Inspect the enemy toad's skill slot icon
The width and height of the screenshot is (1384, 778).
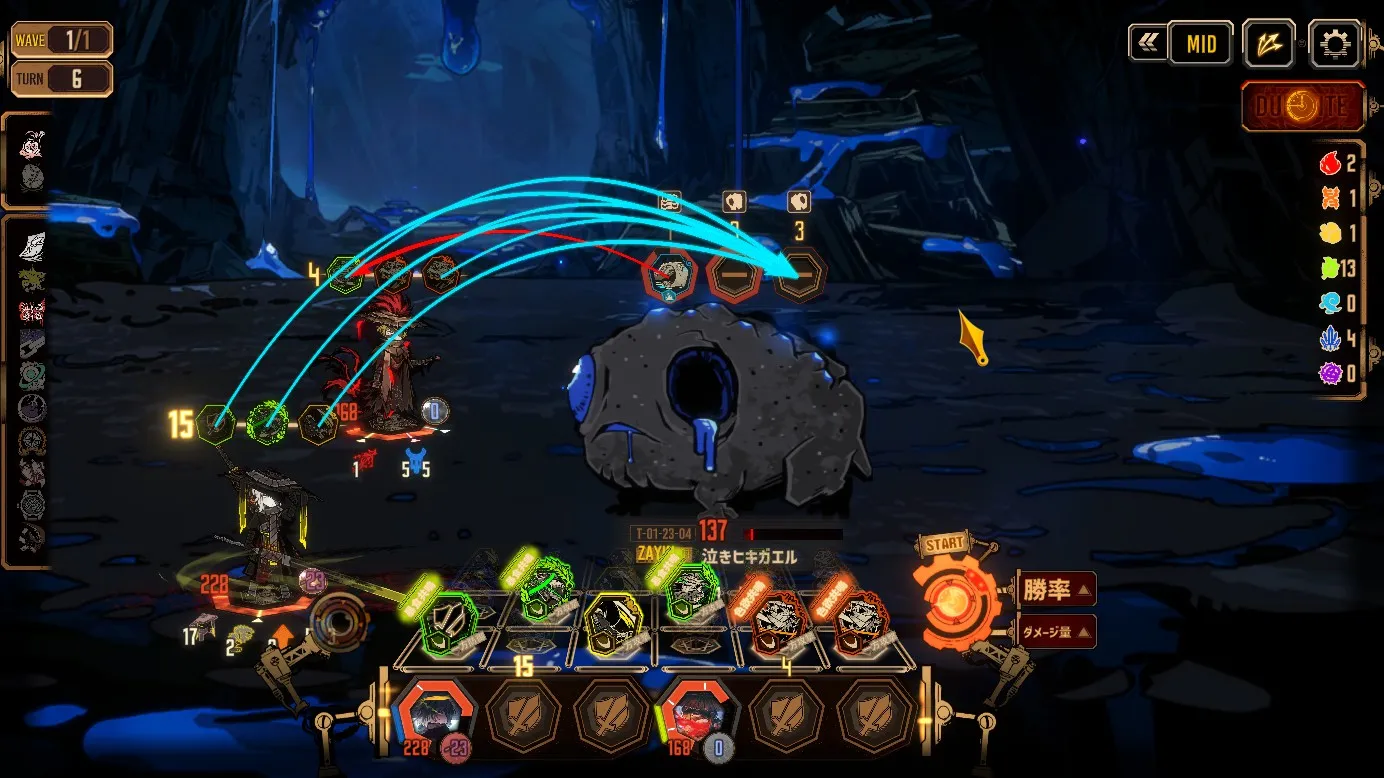tap(669, 275)
